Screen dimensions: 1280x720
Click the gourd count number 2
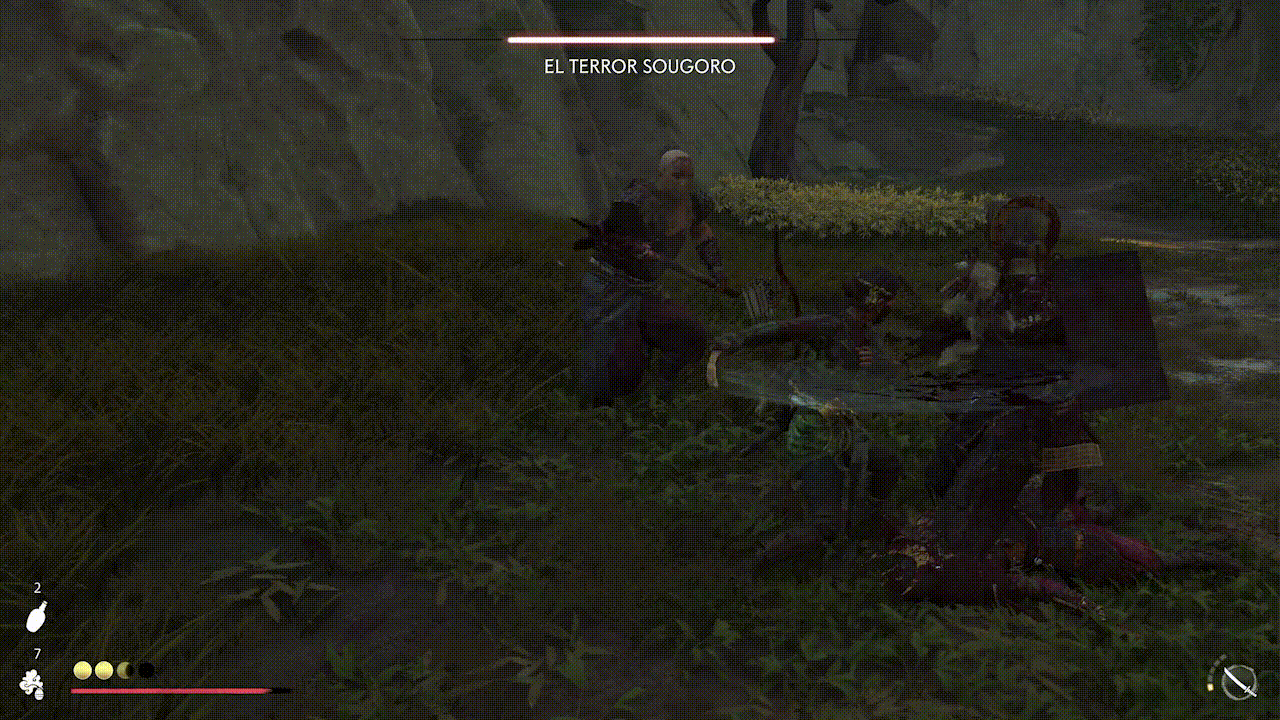(37, 589)
